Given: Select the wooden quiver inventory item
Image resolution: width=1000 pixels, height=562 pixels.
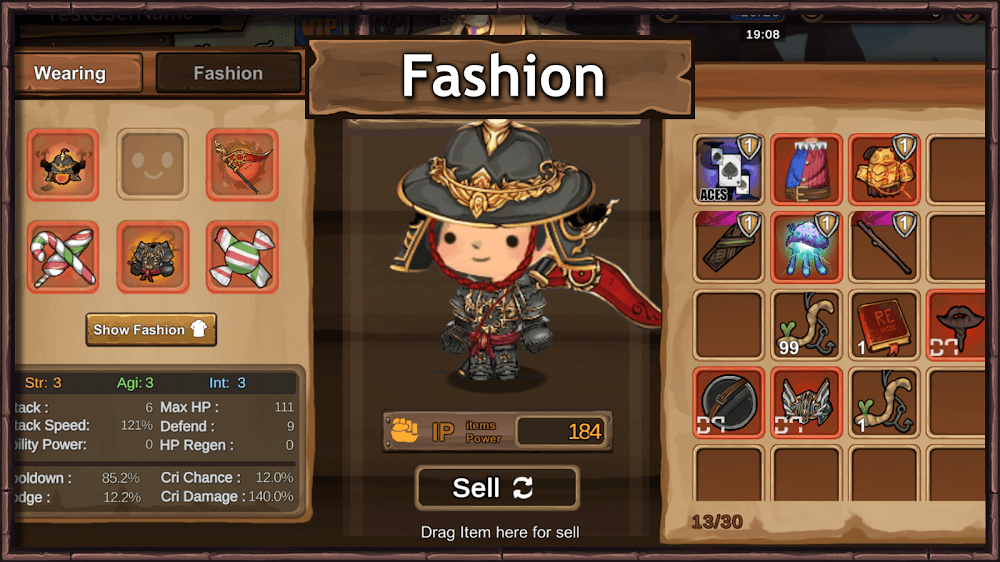Looking at the screenshot, I should (729, 246).
